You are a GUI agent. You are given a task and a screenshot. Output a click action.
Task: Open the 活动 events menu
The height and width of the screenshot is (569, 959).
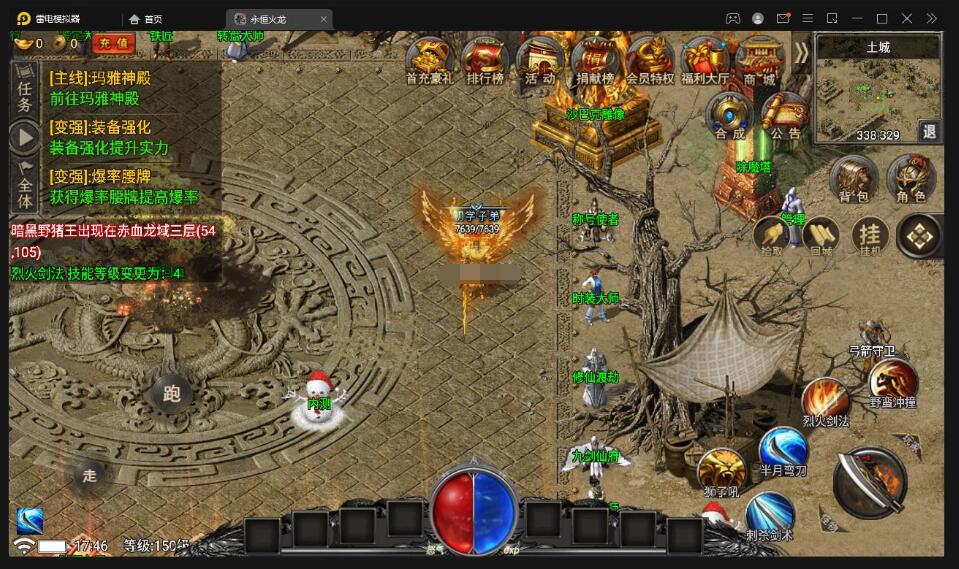click(x=539, y=58)
